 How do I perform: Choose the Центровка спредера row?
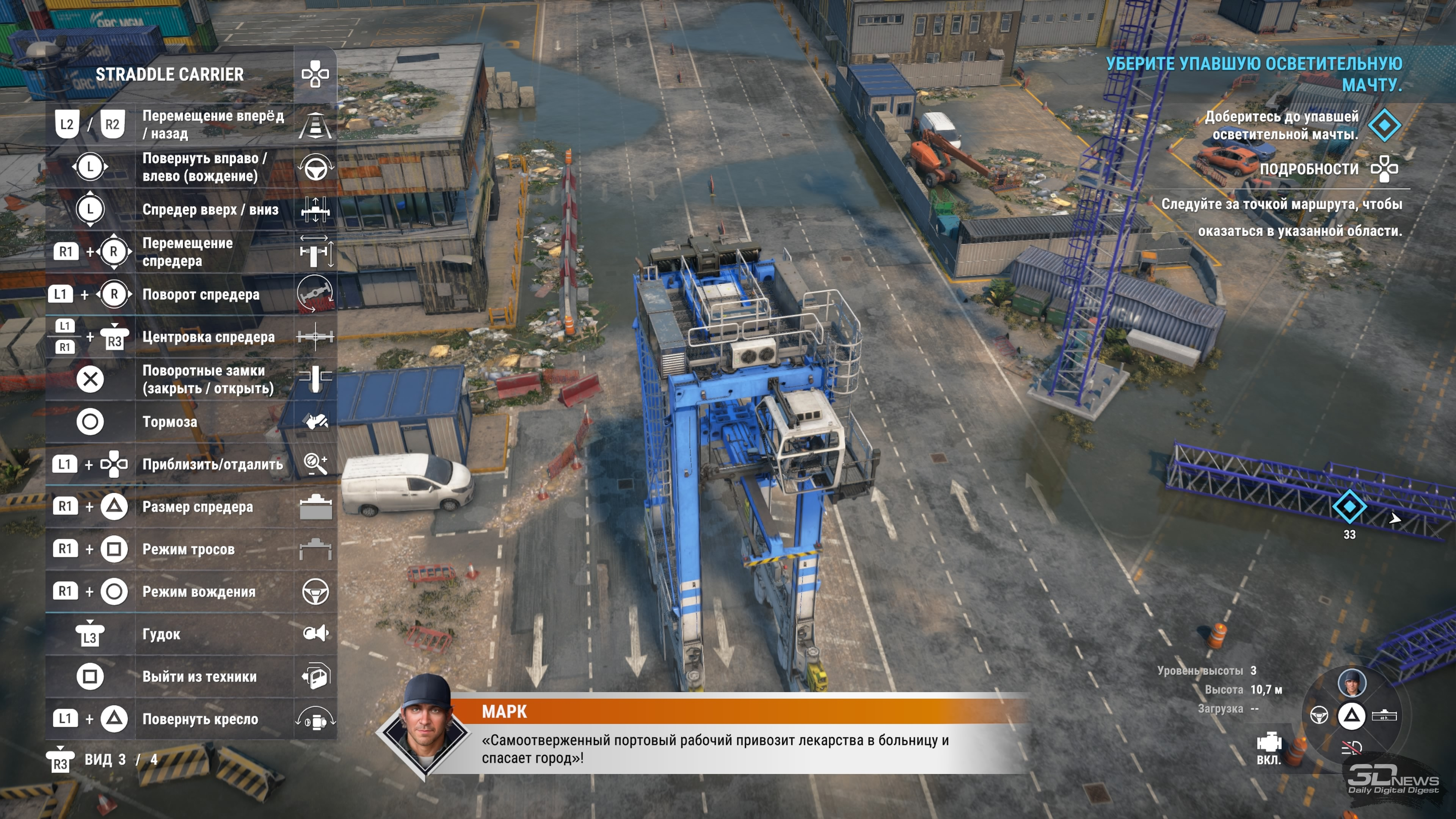[x=191, y=337]
